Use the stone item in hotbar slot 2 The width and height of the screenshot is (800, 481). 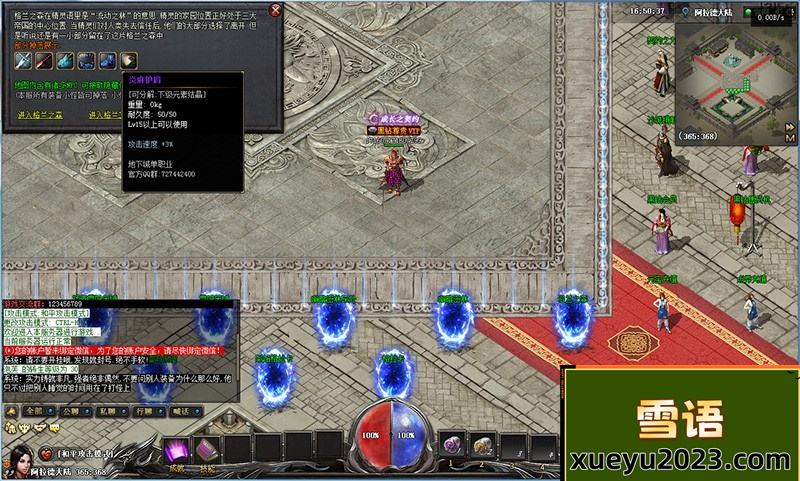tap(483, 445)
